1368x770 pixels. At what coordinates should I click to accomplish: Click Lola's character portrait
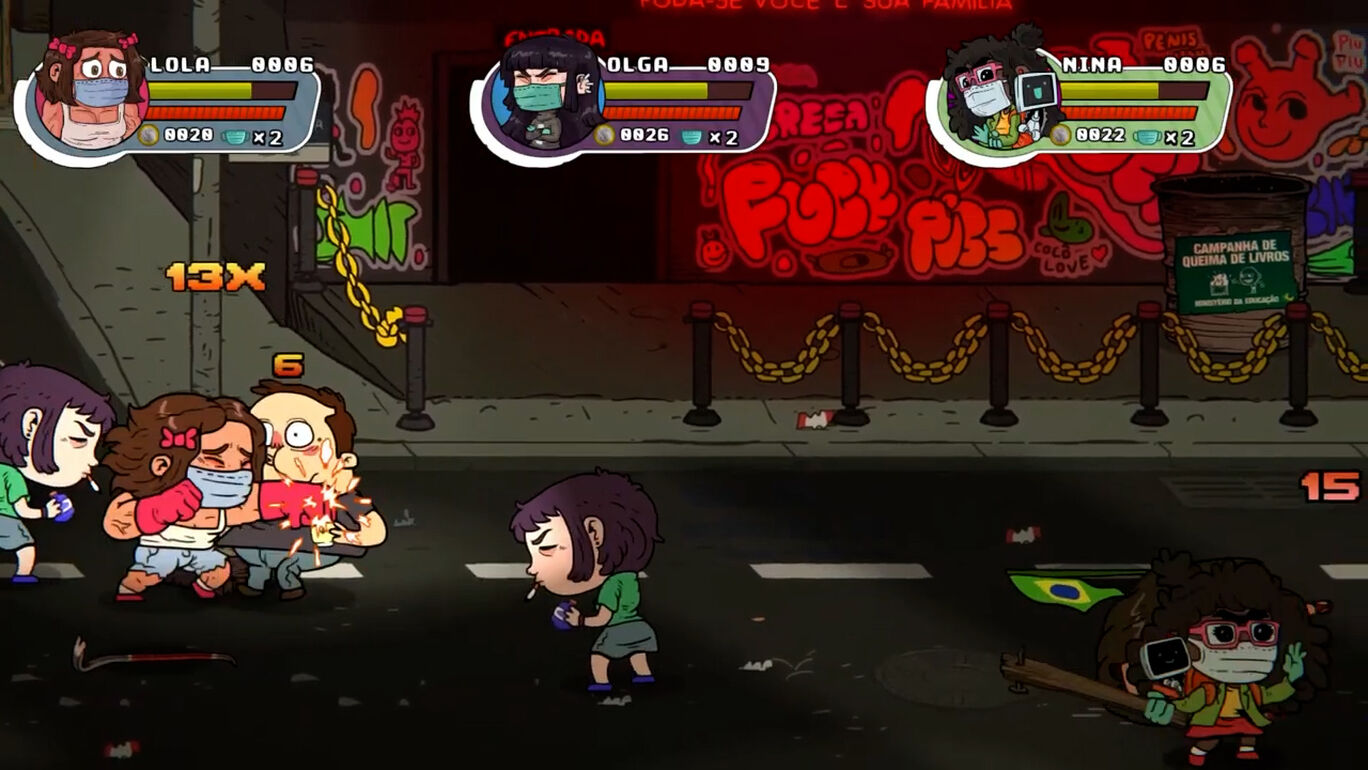(90, 92)
